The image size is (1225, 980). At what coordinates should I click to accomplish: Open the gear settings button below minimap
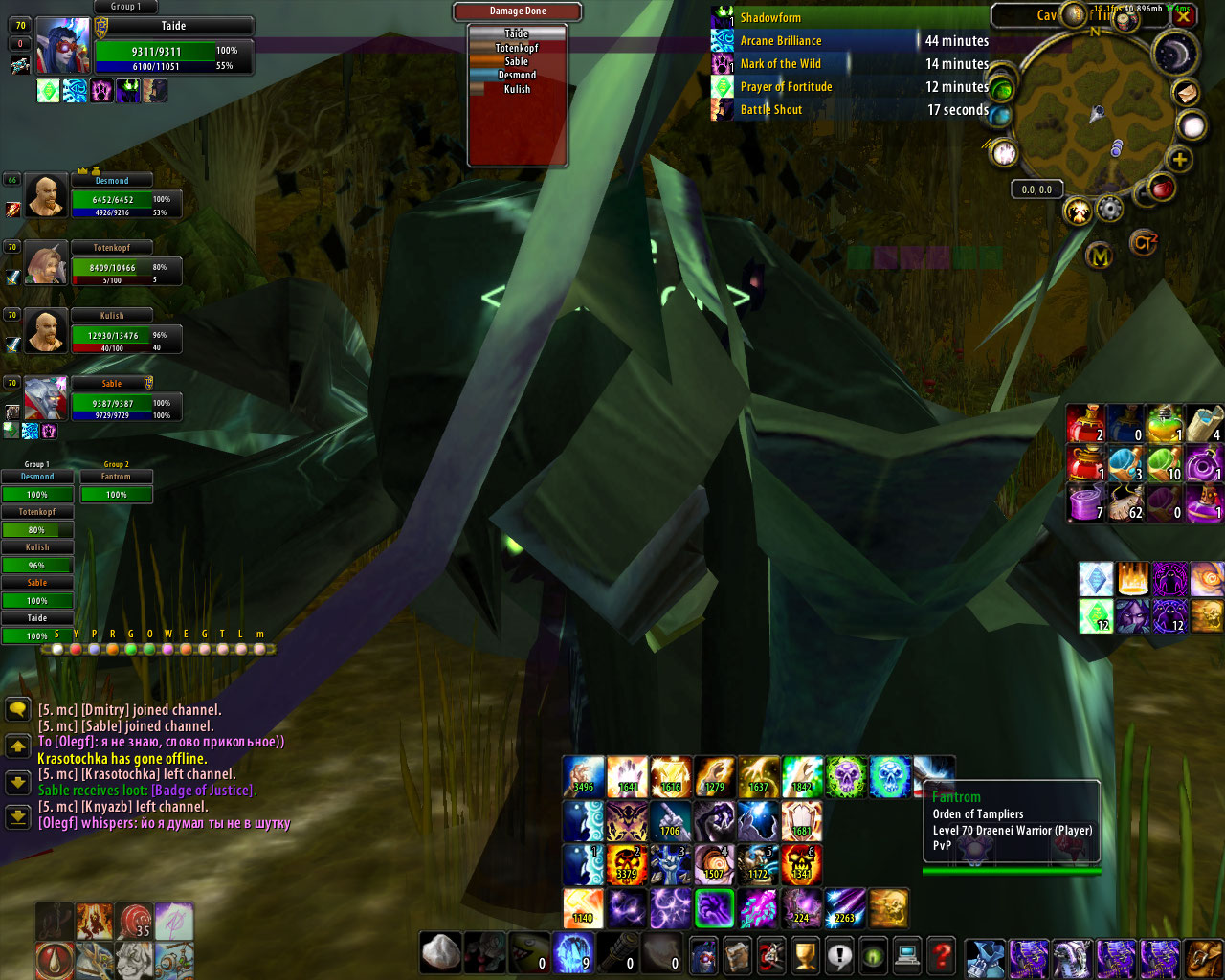(x=1109, y=208)
